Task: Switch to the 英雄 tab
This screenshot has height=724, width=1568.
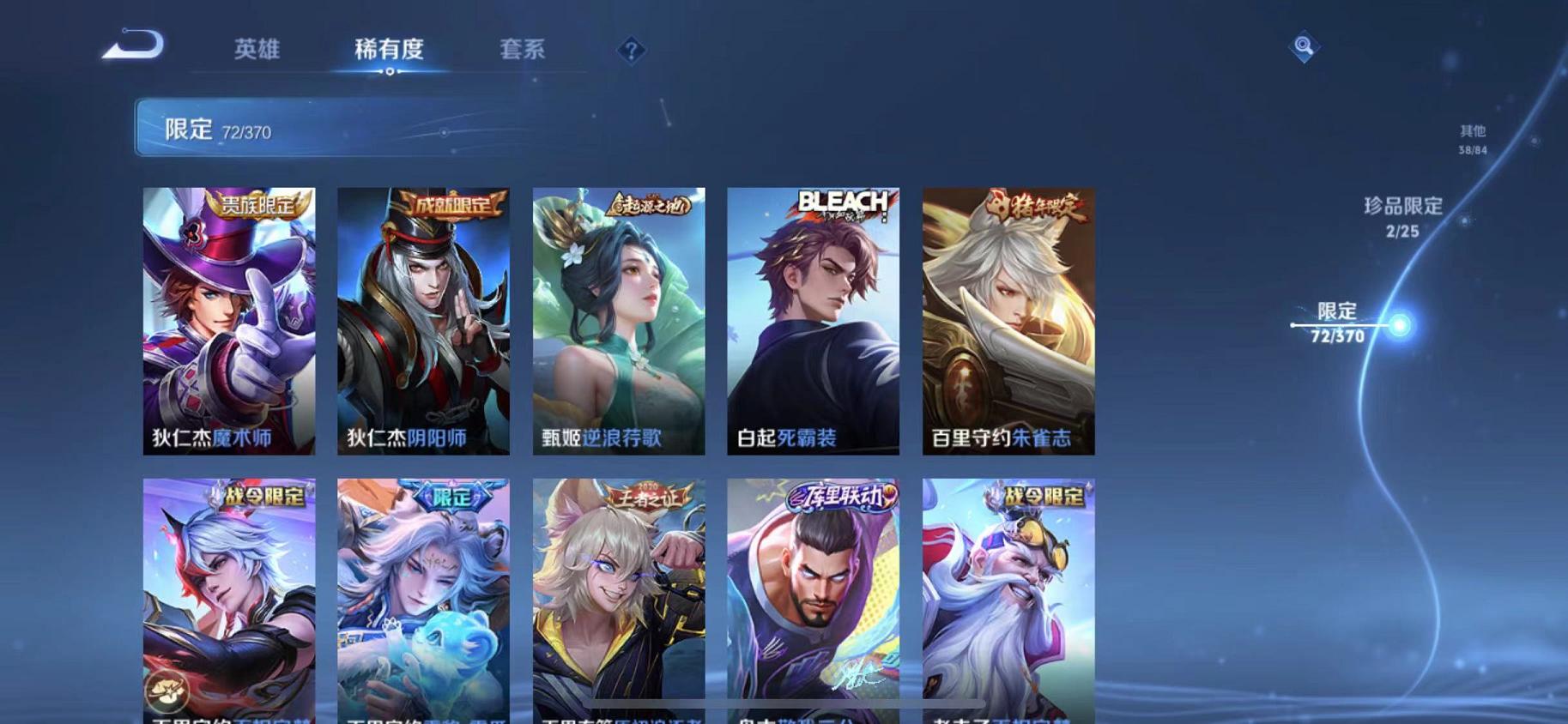Action: click(256, 49)
